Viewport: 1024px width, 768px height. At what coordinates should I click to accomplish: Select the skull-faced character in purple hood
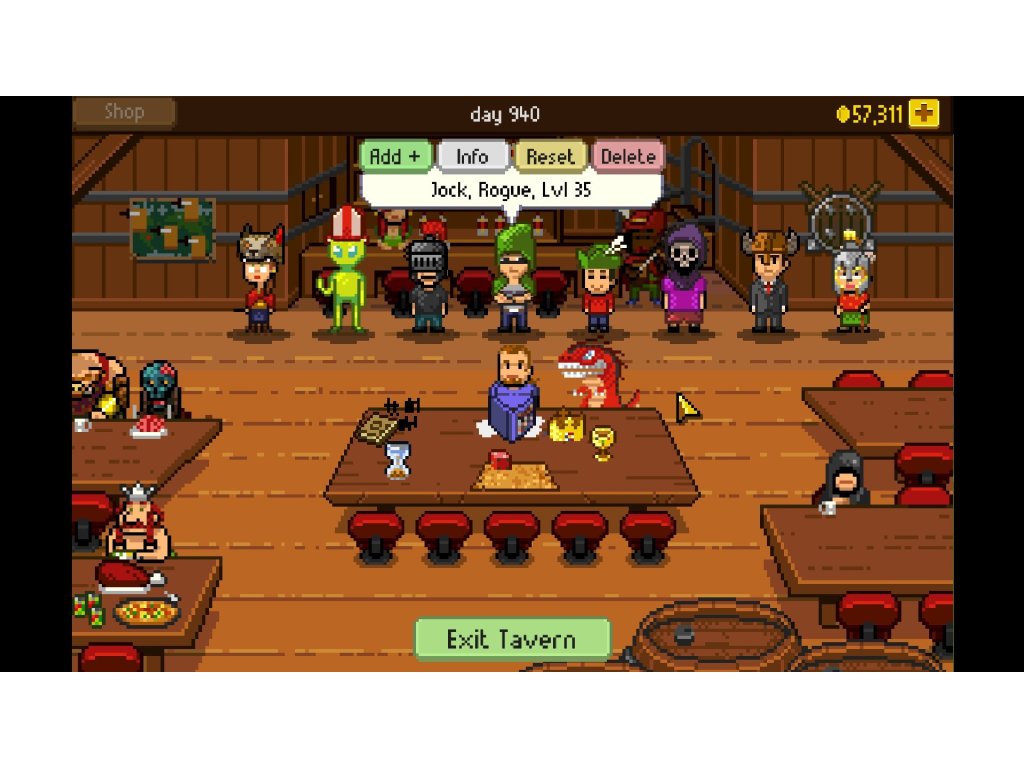click(684, 280)
